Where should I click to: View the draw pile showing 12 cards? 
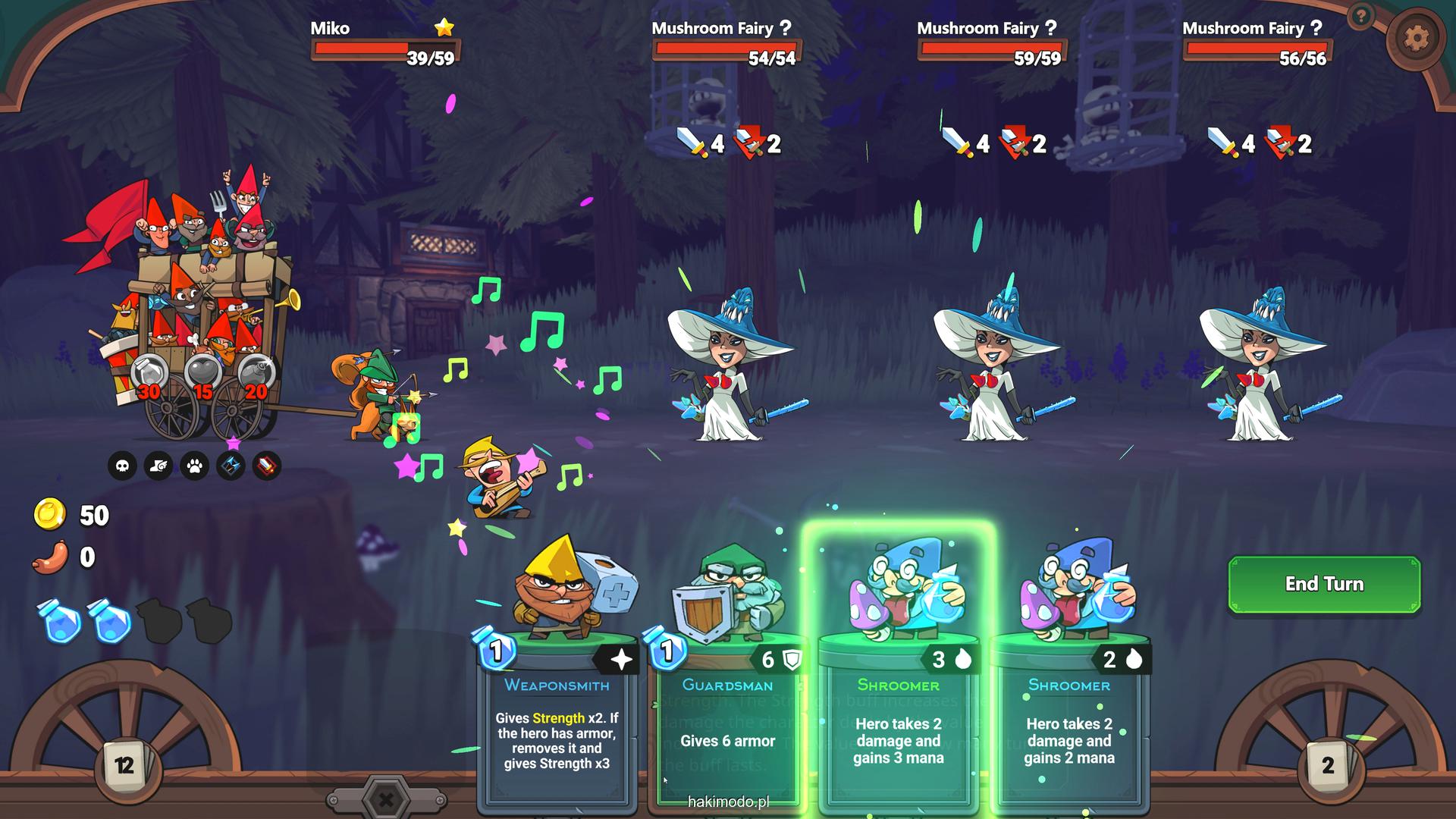[125, 765]
